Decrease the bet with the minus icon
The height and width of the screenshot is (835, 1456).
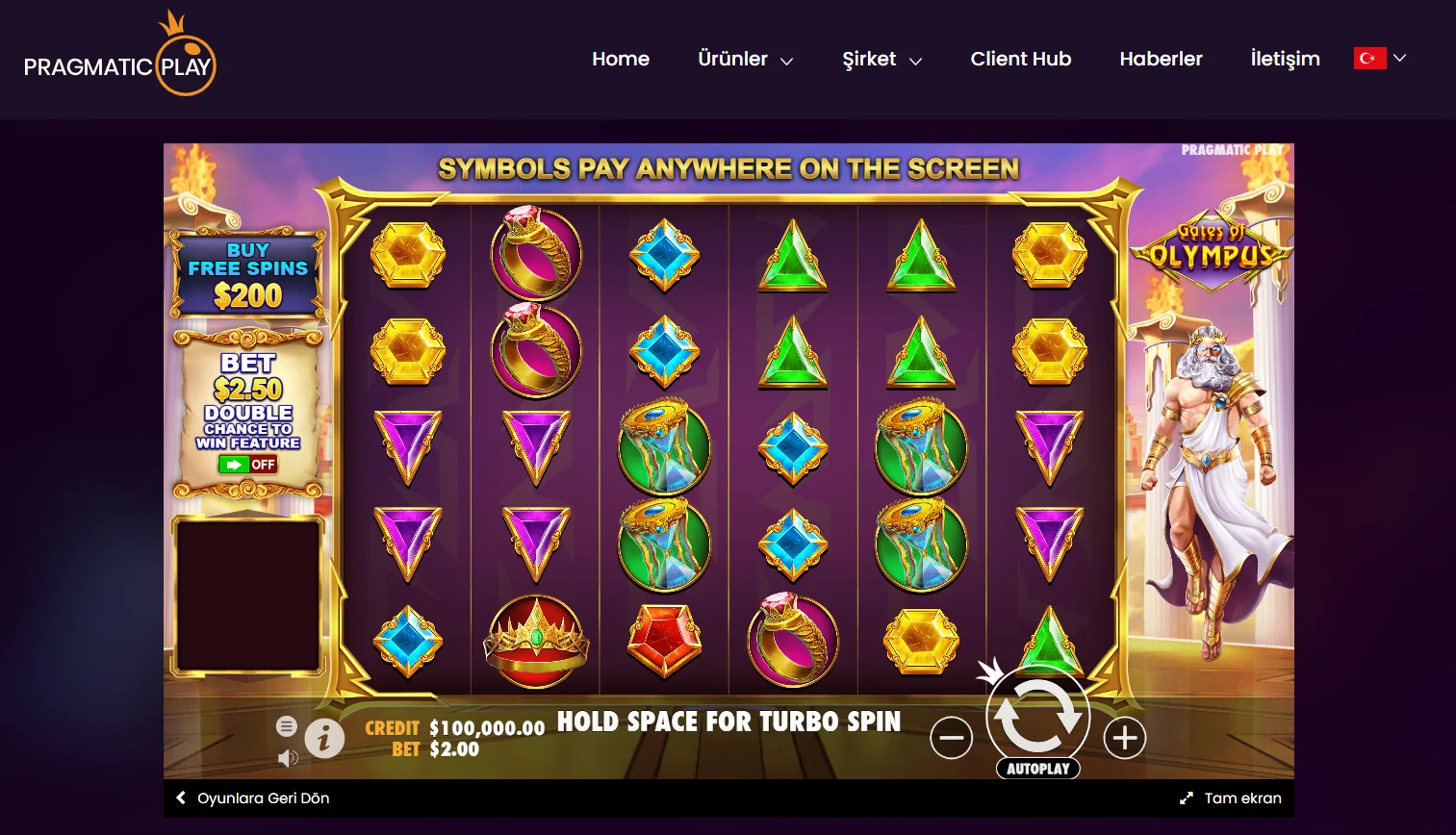click(952, 736)
